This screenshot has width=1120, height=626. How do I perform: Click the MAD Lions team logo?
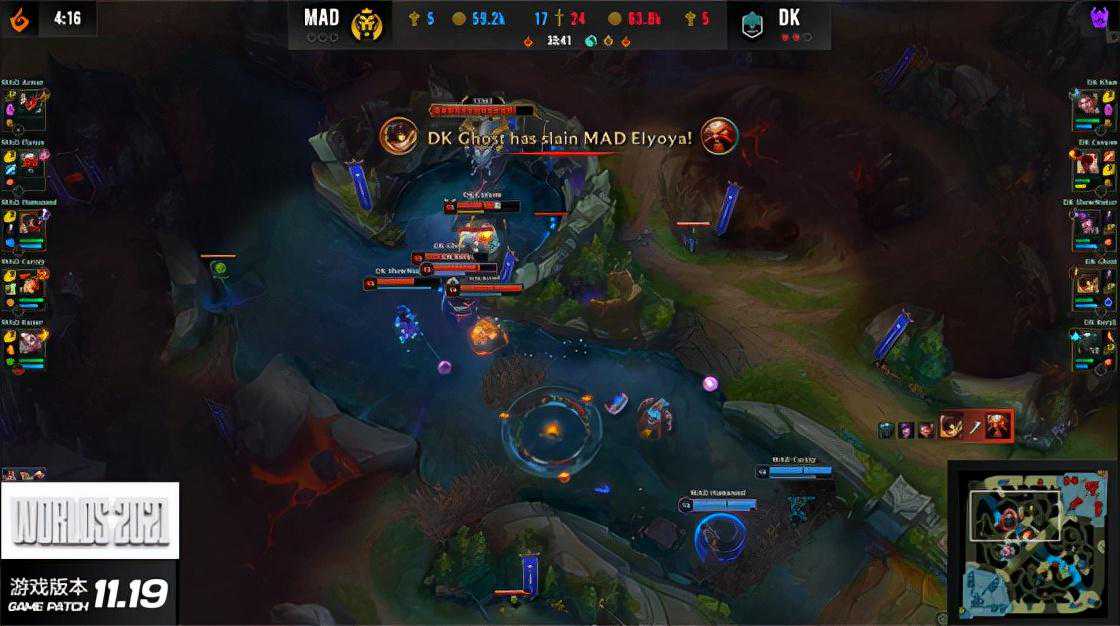click(x=367, y=24)
